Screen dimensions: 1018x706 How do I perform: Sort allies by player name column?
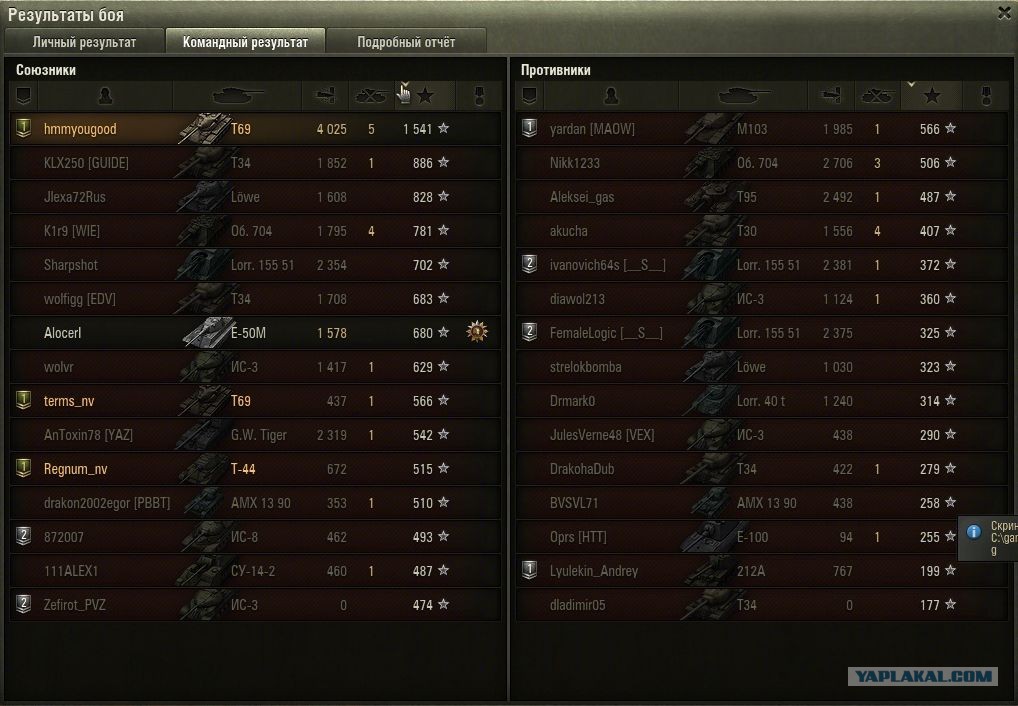[x=106, y=96]
